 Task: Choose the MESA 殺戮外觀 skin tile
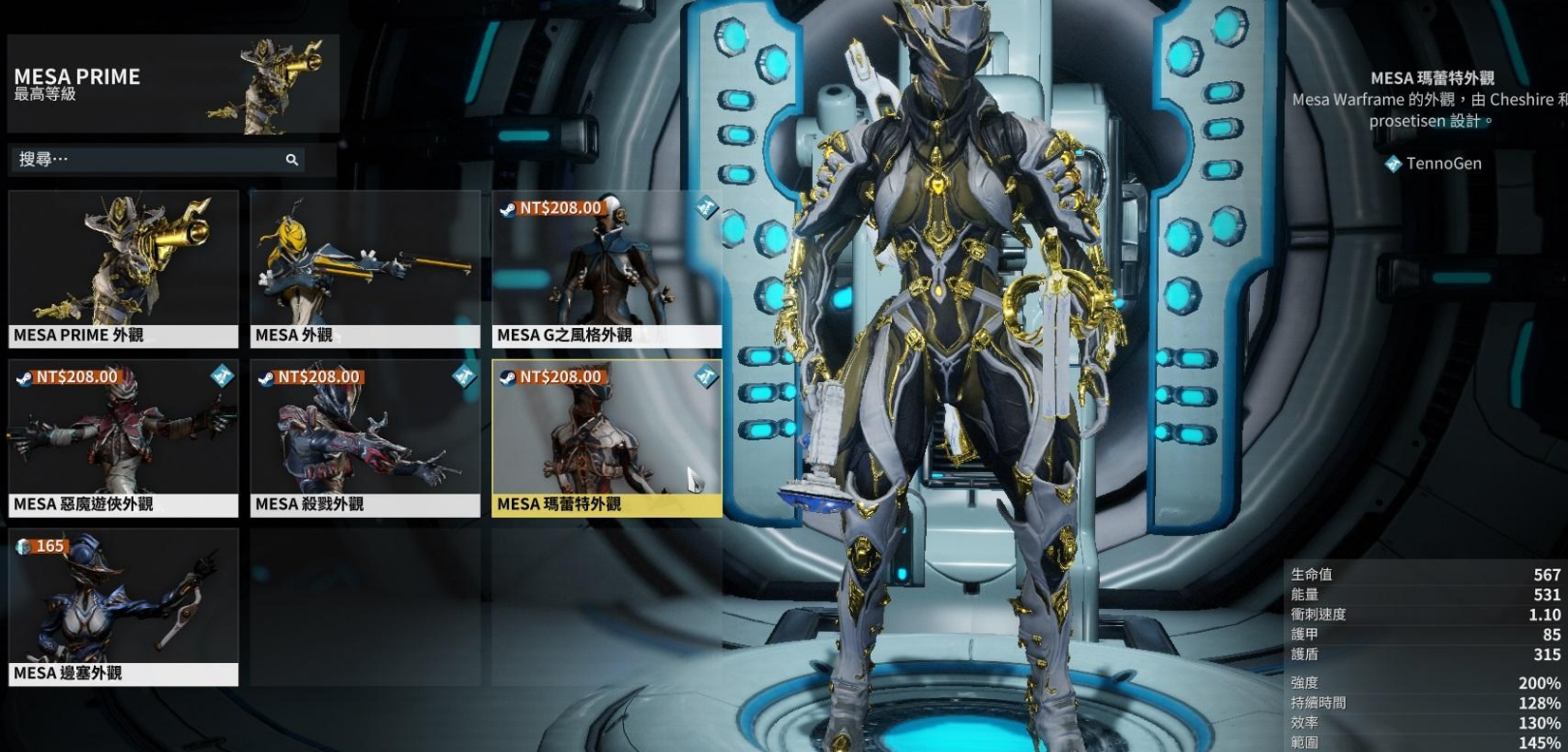click(365, 438)
